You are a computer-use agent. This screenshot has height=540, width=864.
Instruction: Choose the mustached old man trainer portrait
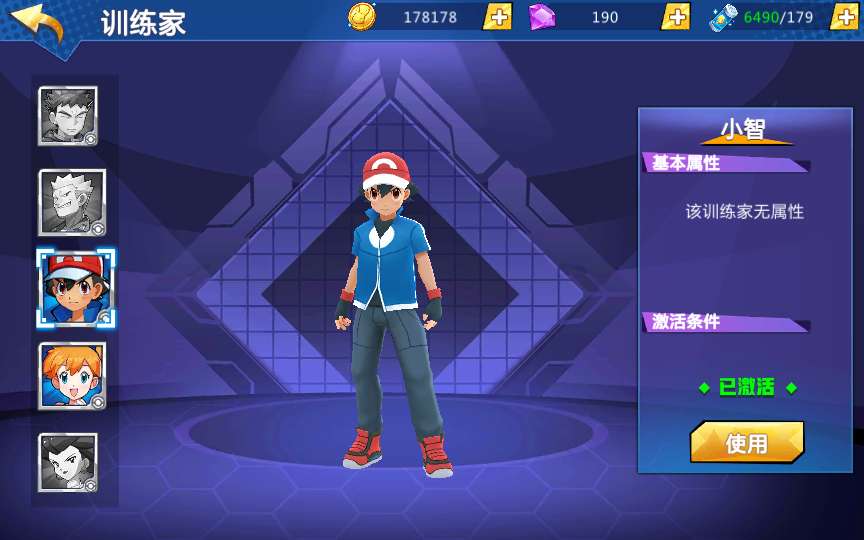(71, 203)
